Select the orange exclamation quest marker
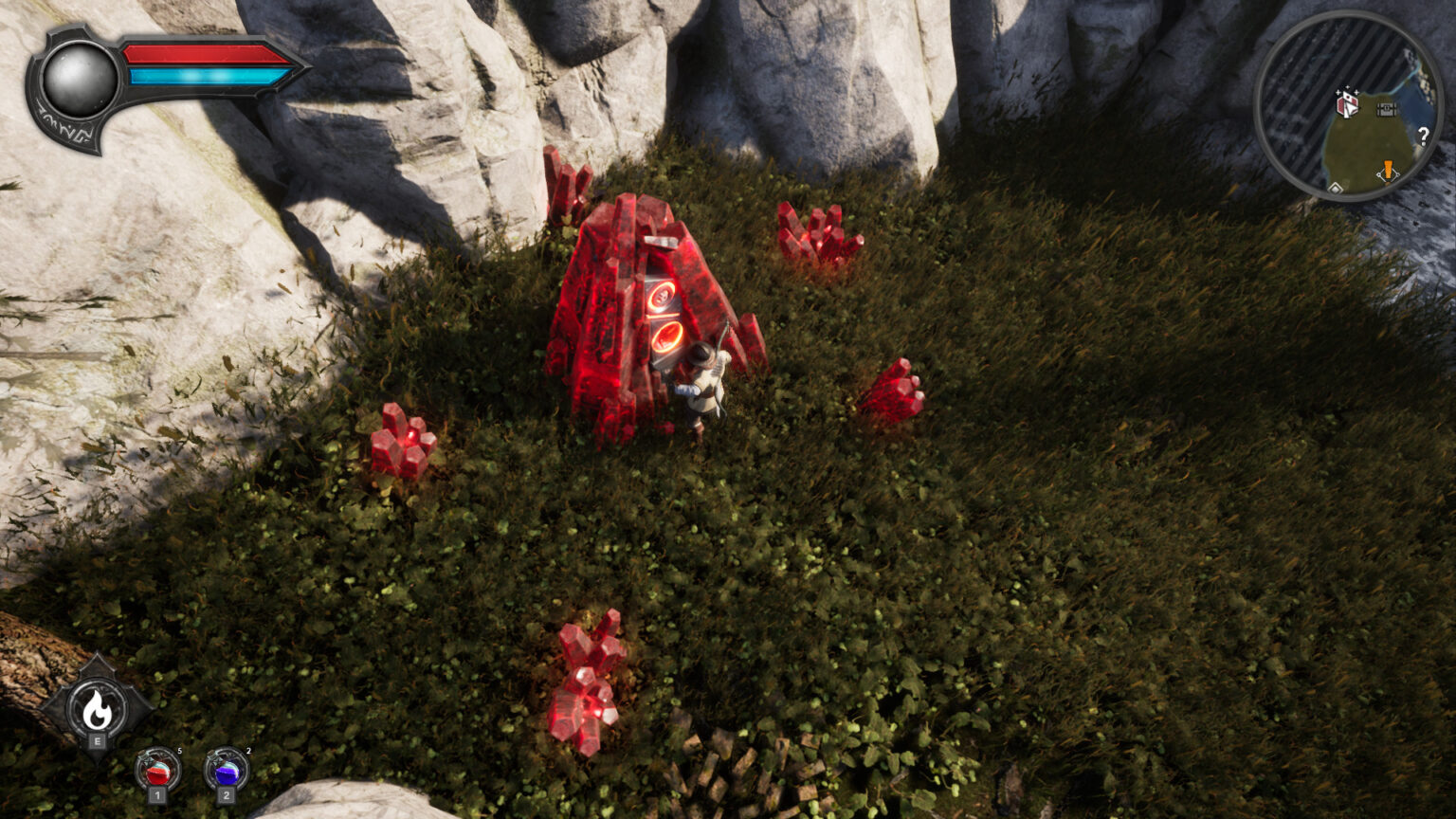1456x819 pixels. pyautogui.click(x=1388, y=171)
